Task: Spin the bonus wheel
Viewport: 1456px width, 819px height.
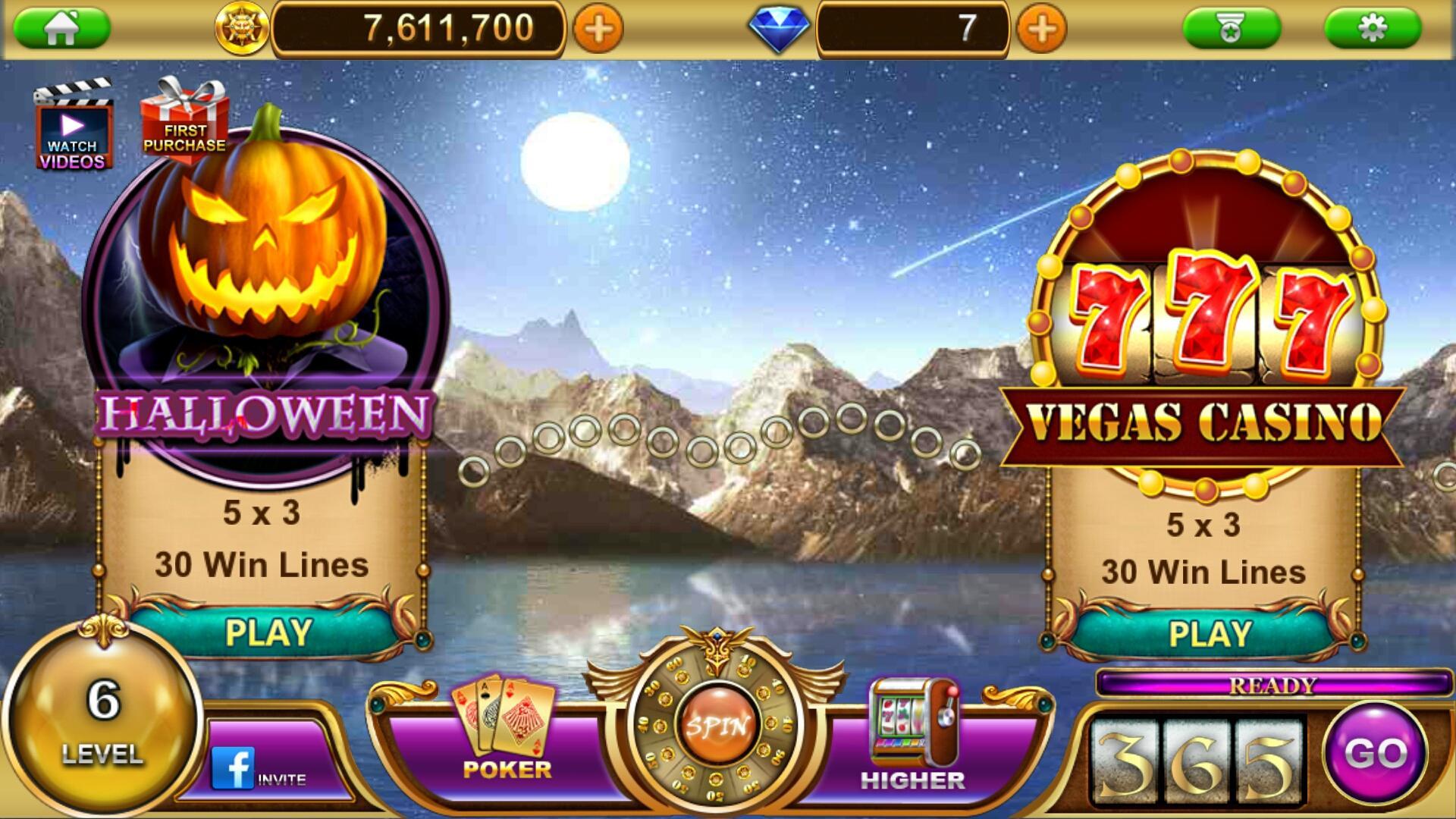Action: click(717, 726)
